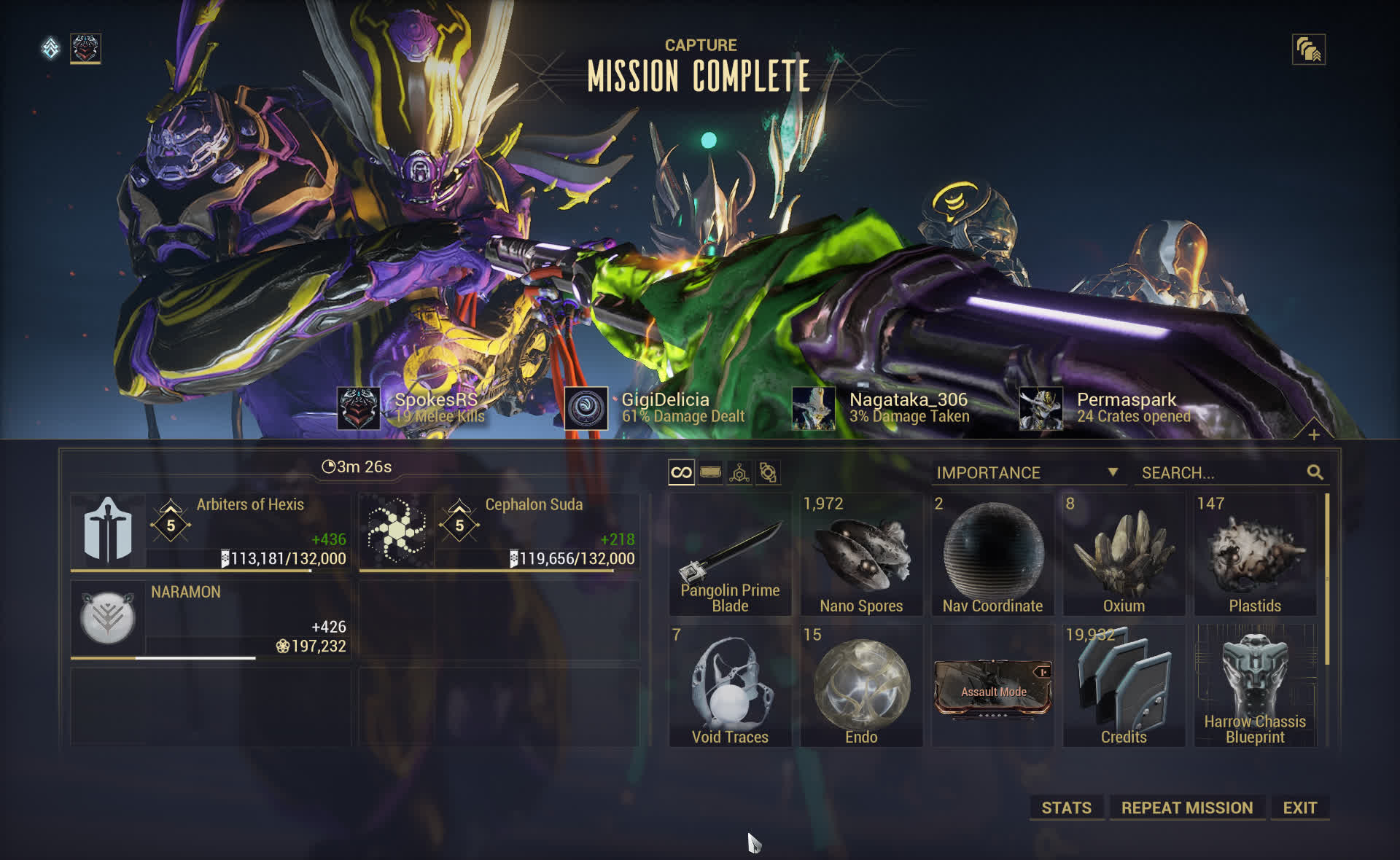
Task: Choose Repeat Mission
Action: click(x=1186, y=808)
